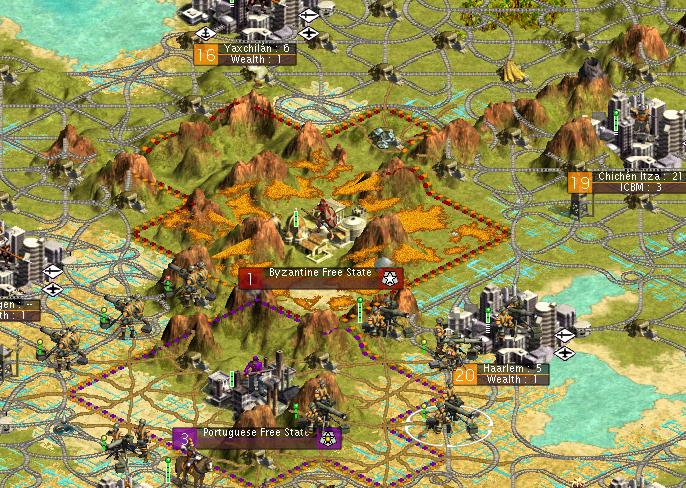Click the Yaxchilán city name label
The image size is (686, 488).
pos(256,48)
